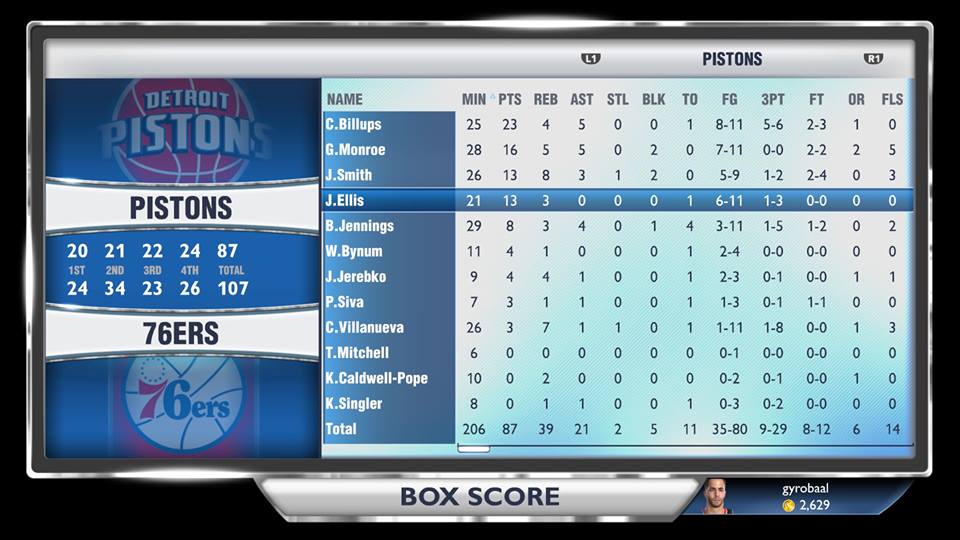This screenshot has height=540, width=960.
Task: Select the 76ERS team banner
Action: click(x=181, y=334)
